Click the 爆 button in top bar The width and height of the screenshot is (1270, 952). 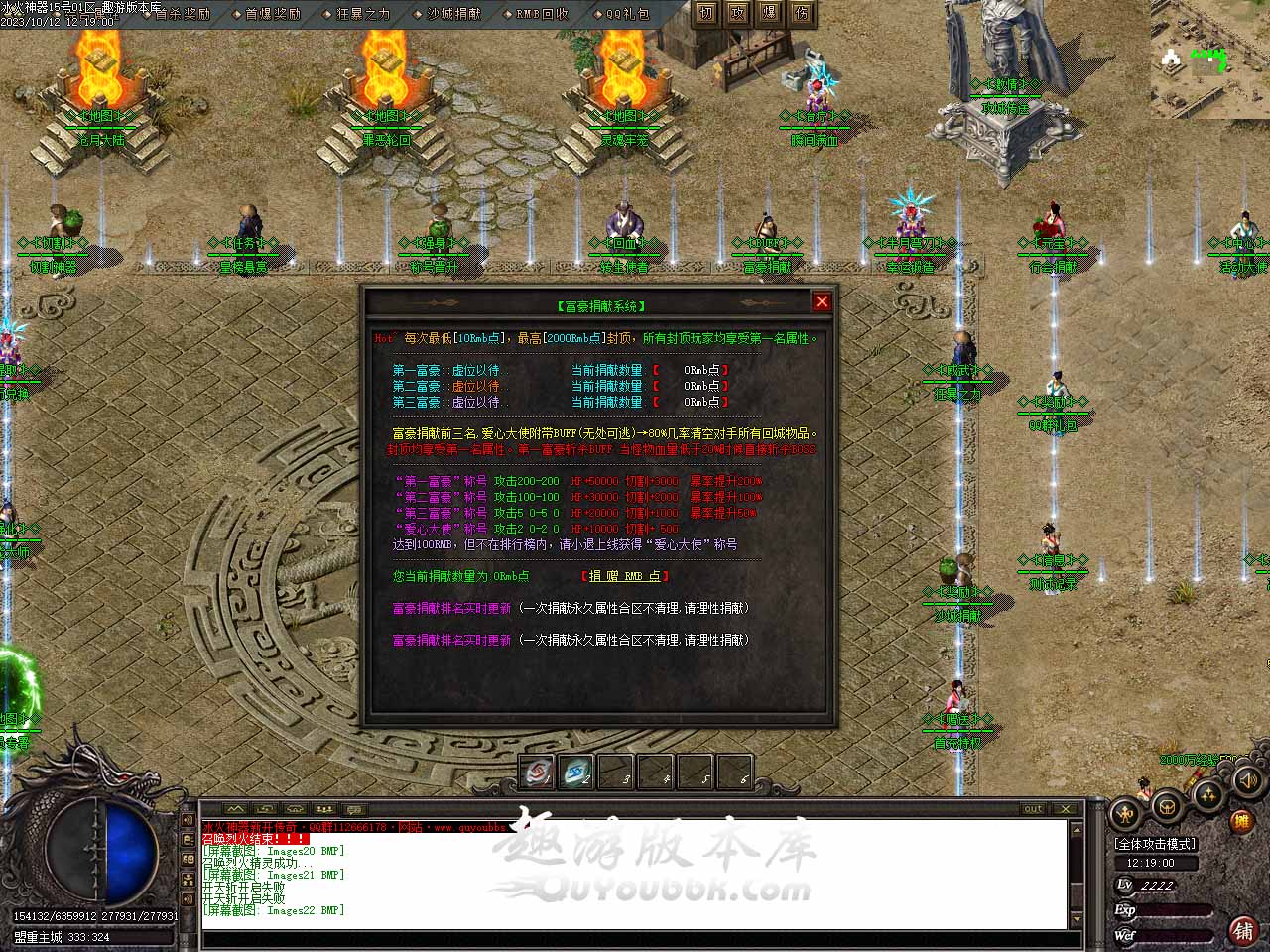(x=770, y=14)
